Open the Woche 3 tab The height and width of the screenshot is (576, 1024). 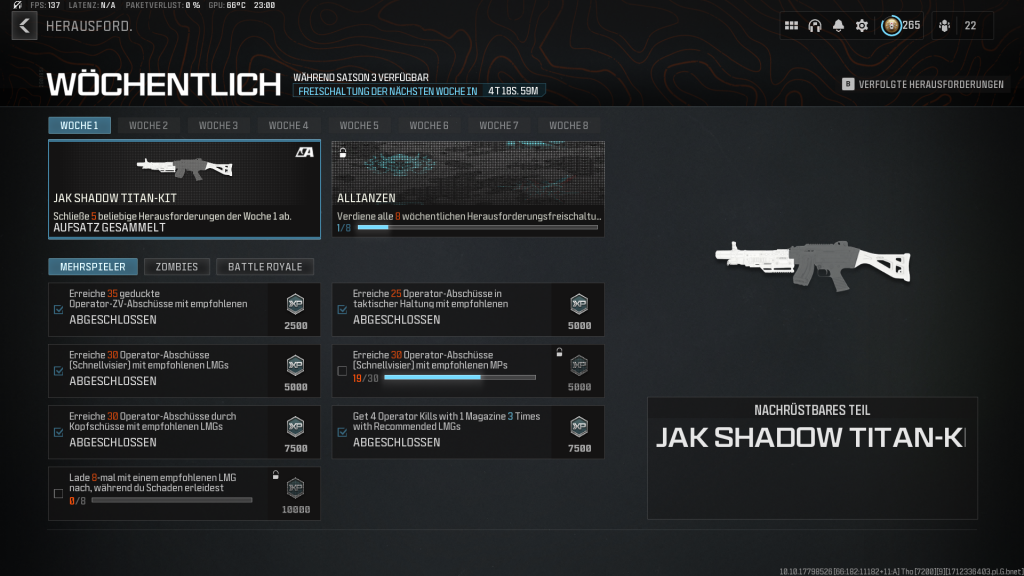[x=218, y=125]
